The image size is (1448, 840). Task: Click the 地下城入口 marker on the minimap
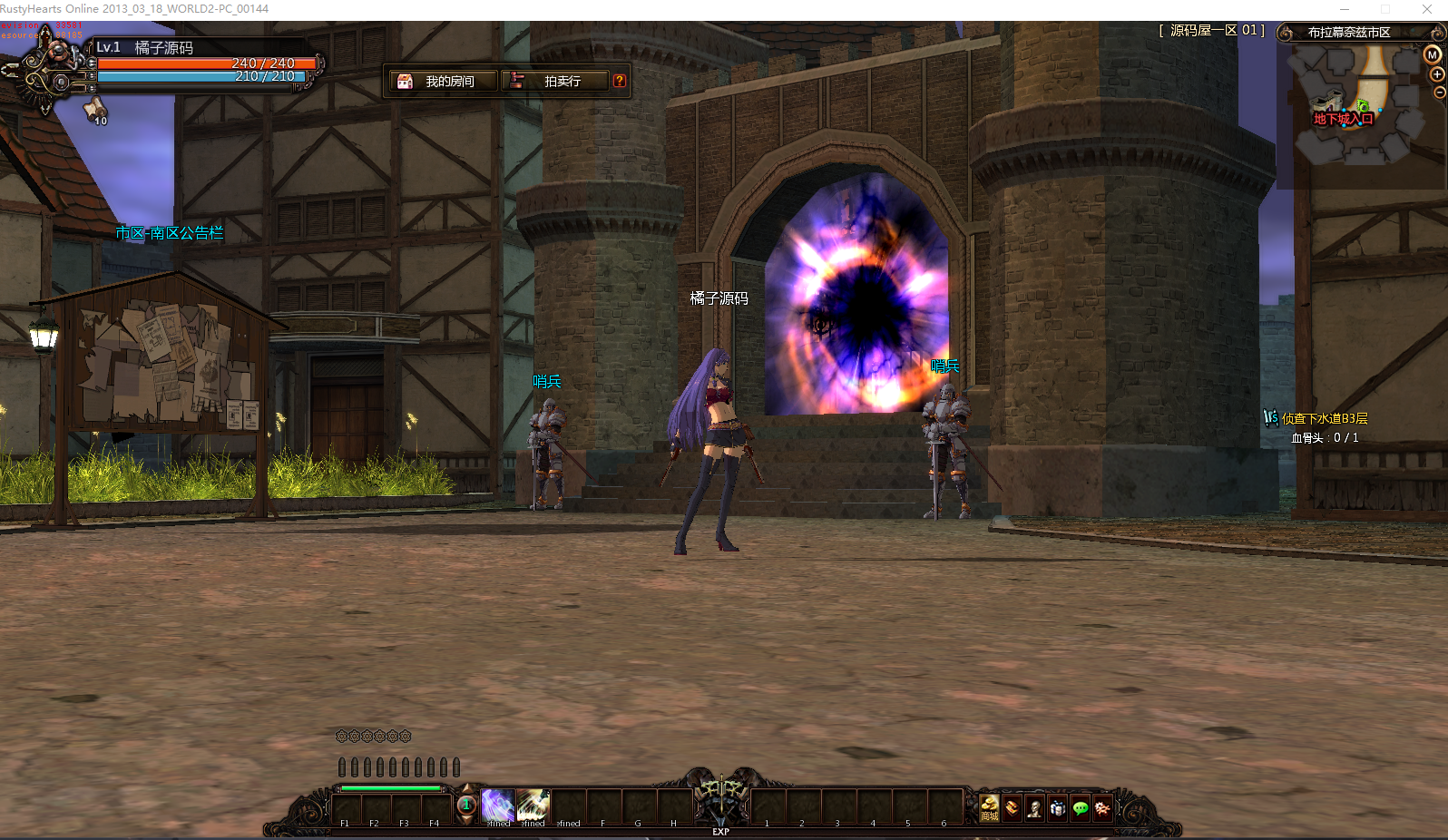pos(1343,117)
